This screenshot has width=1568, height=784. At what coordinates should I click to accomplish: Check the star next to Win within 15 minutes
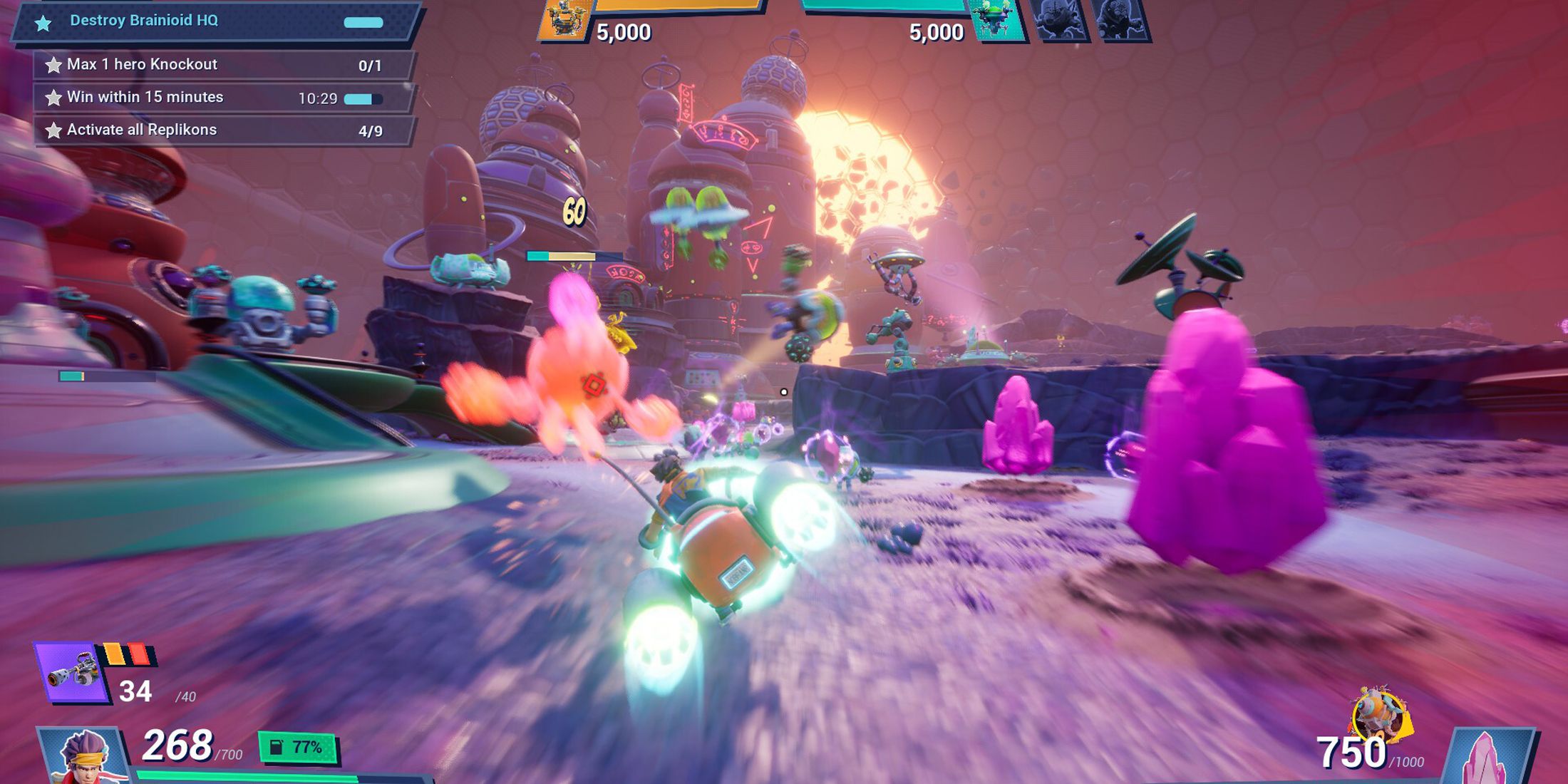tap(53, 97)
